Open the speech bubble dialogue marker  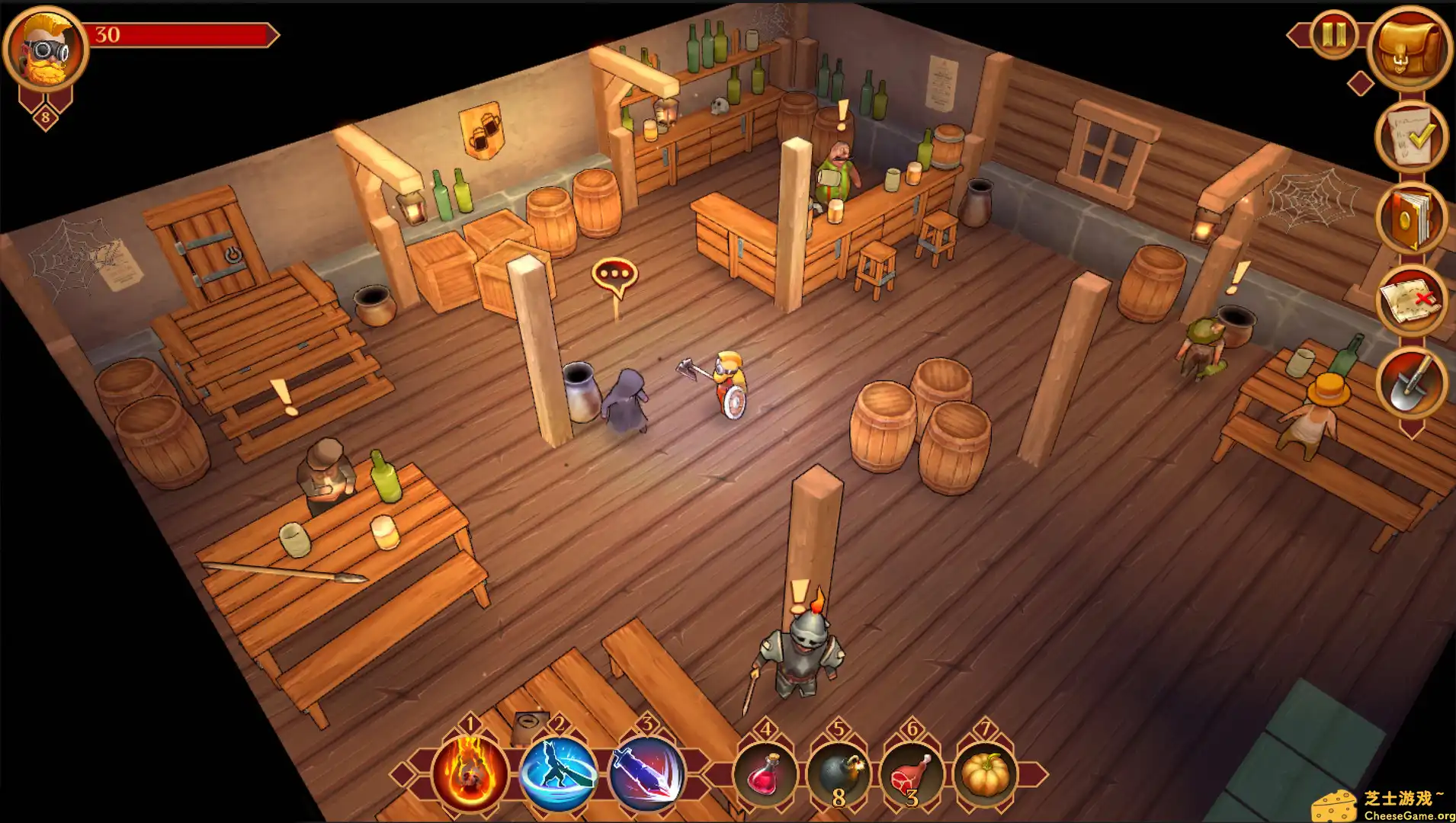[x=614, y=274]
